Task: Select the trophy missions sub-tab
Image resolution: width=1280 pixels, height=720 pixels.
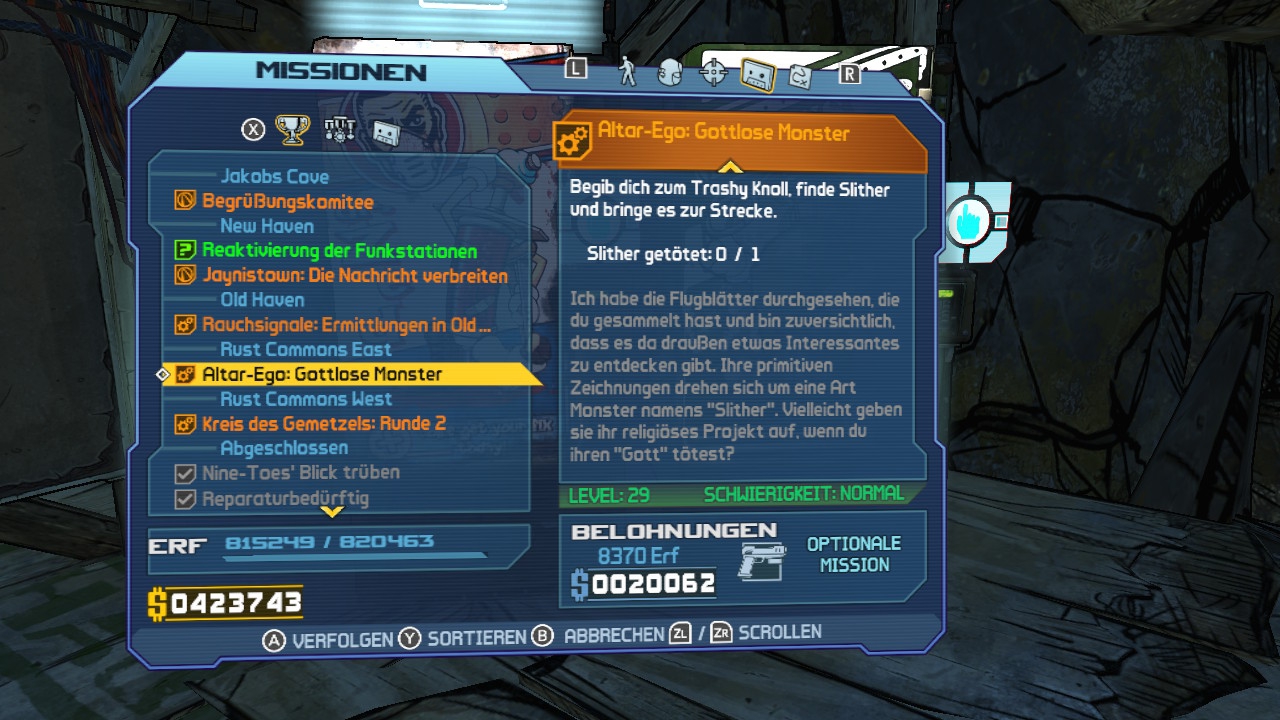Action: click(292, 129)
